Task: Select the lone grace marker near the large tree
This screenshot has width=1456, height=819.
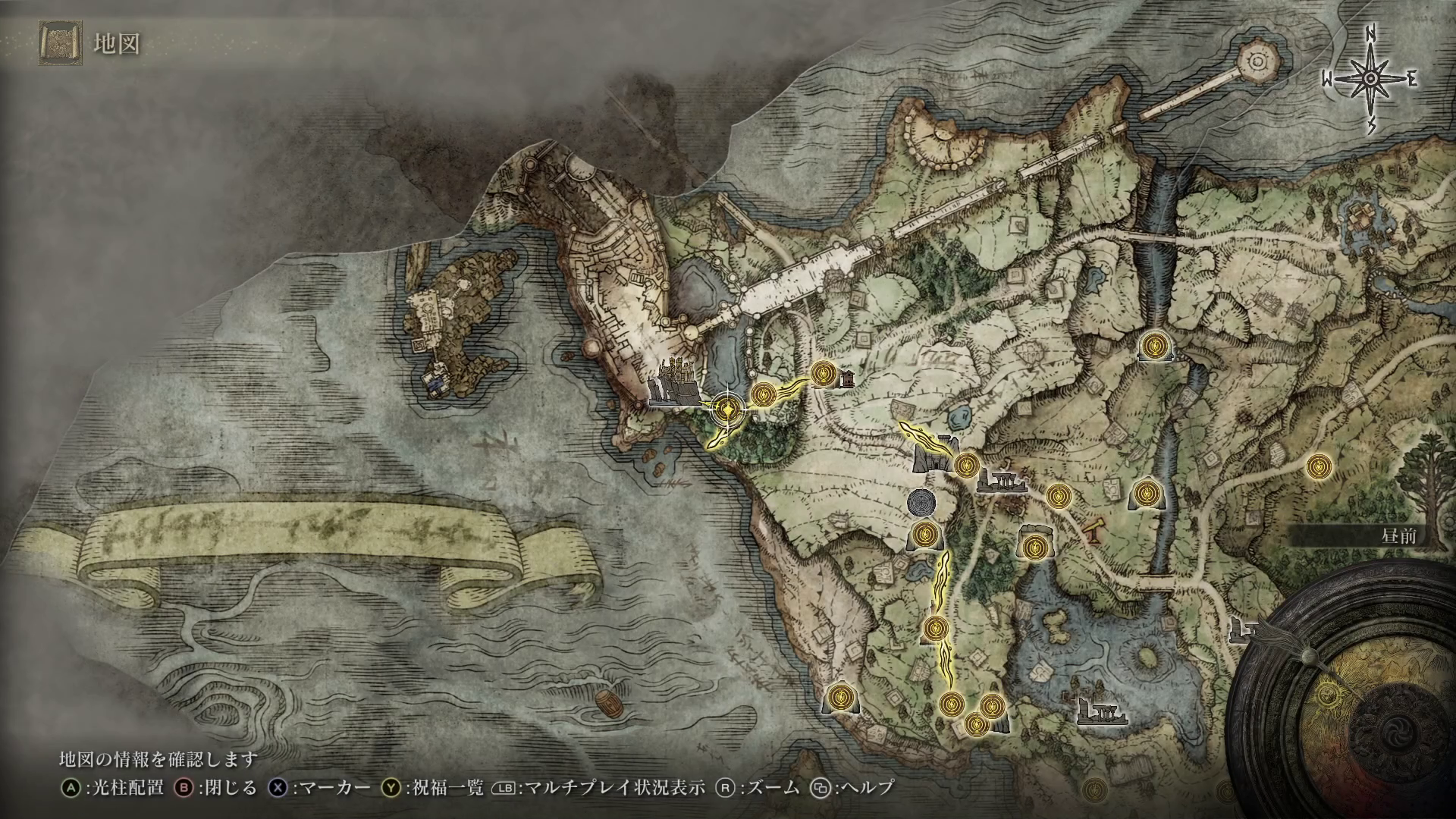Action: coord(1320,467)
